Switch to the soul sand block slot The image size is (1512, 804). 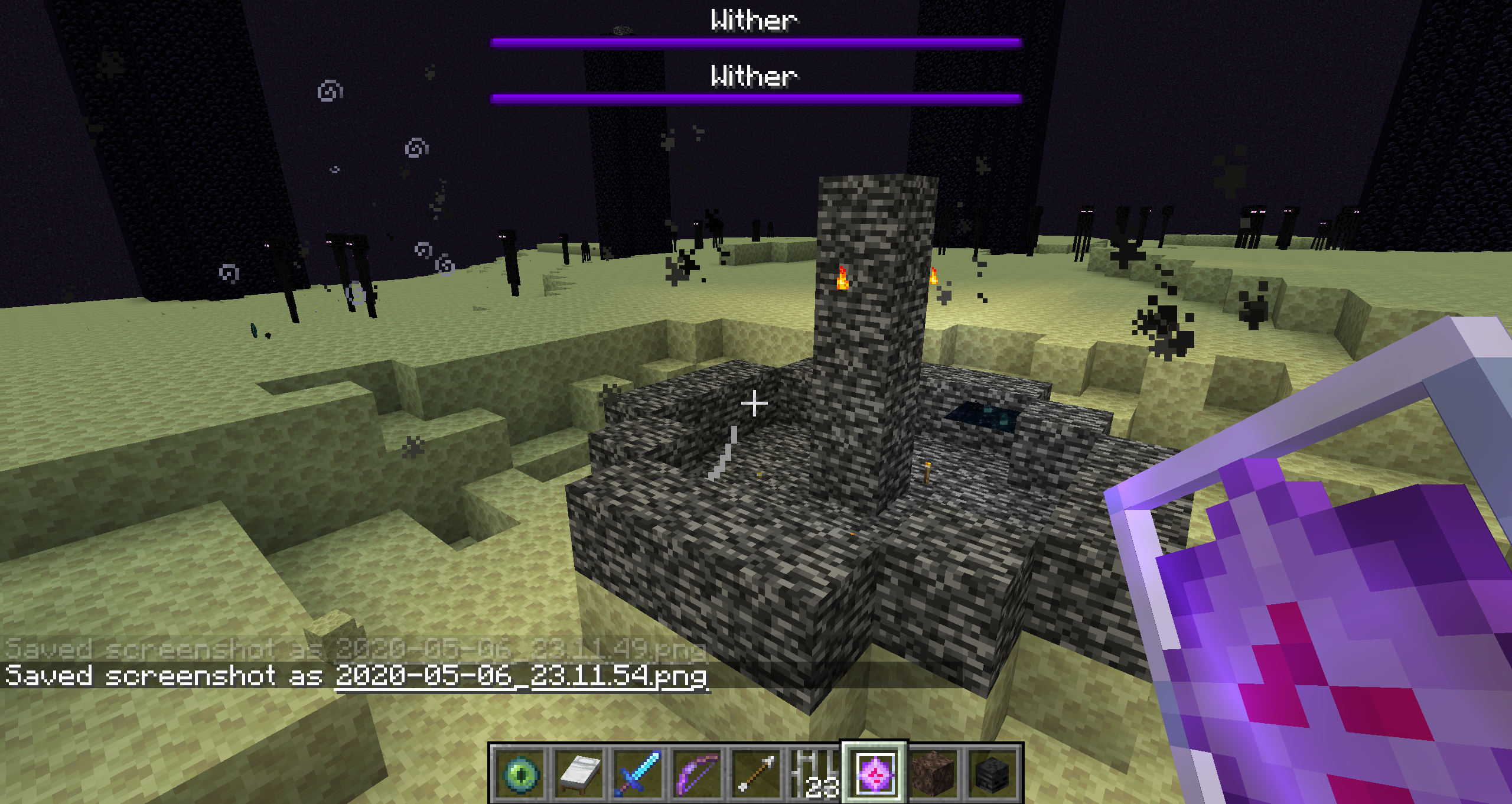934,773
